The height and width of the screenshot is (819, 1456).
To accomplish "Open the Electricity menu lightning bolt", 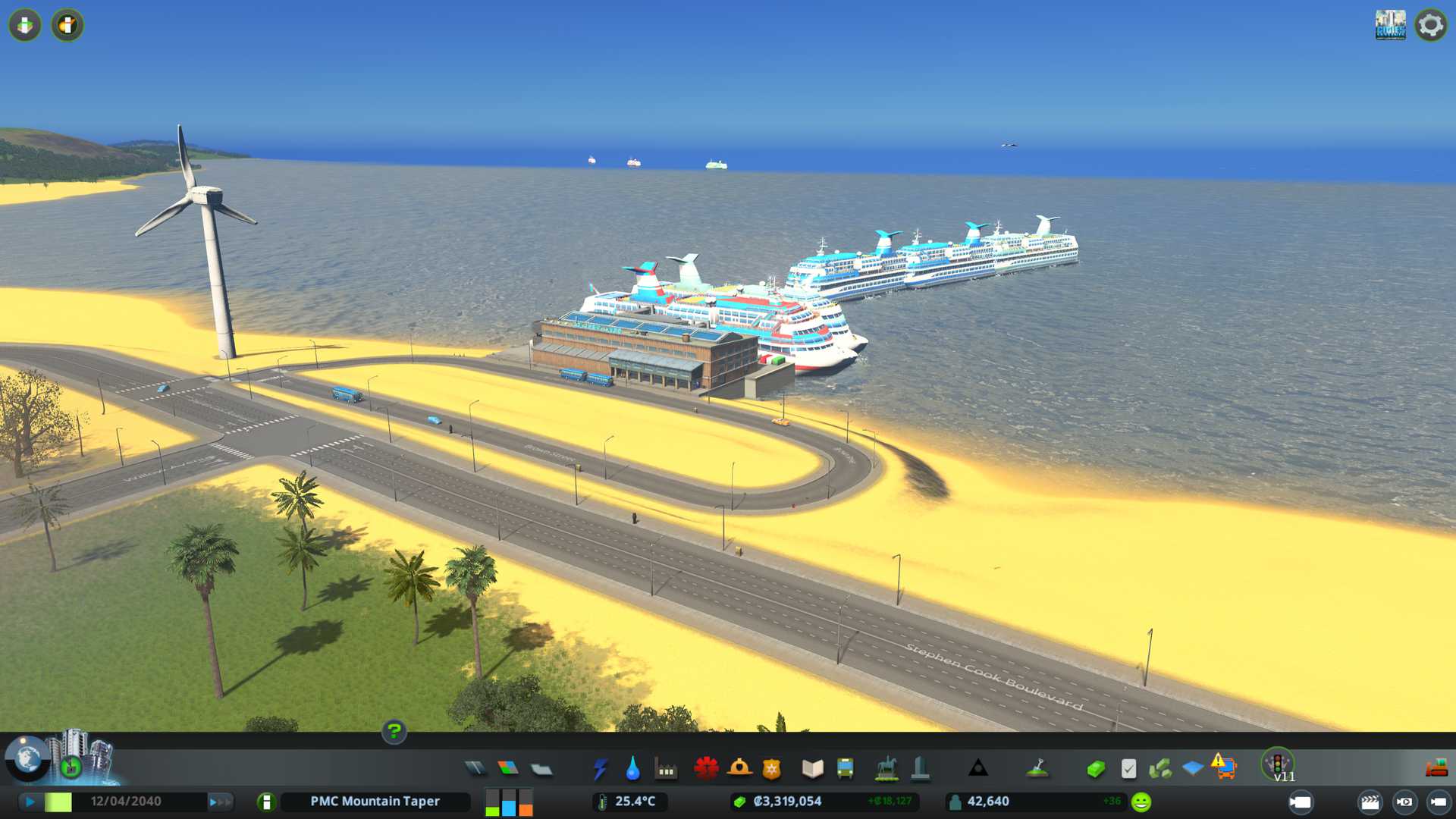I will 601,769.
